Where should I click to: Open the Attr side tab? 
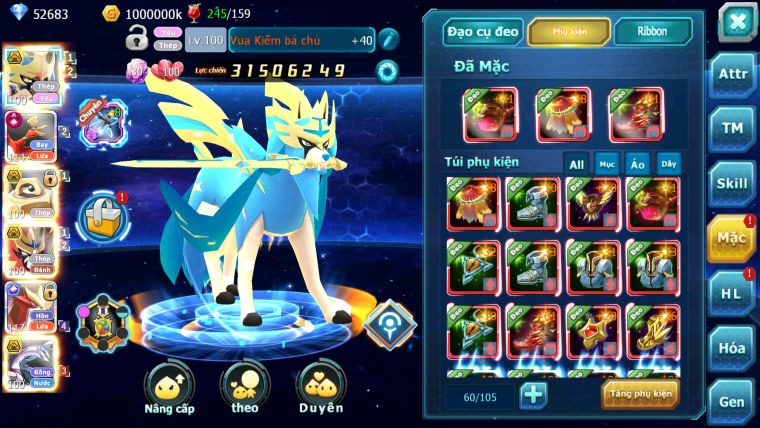(732, 75)
